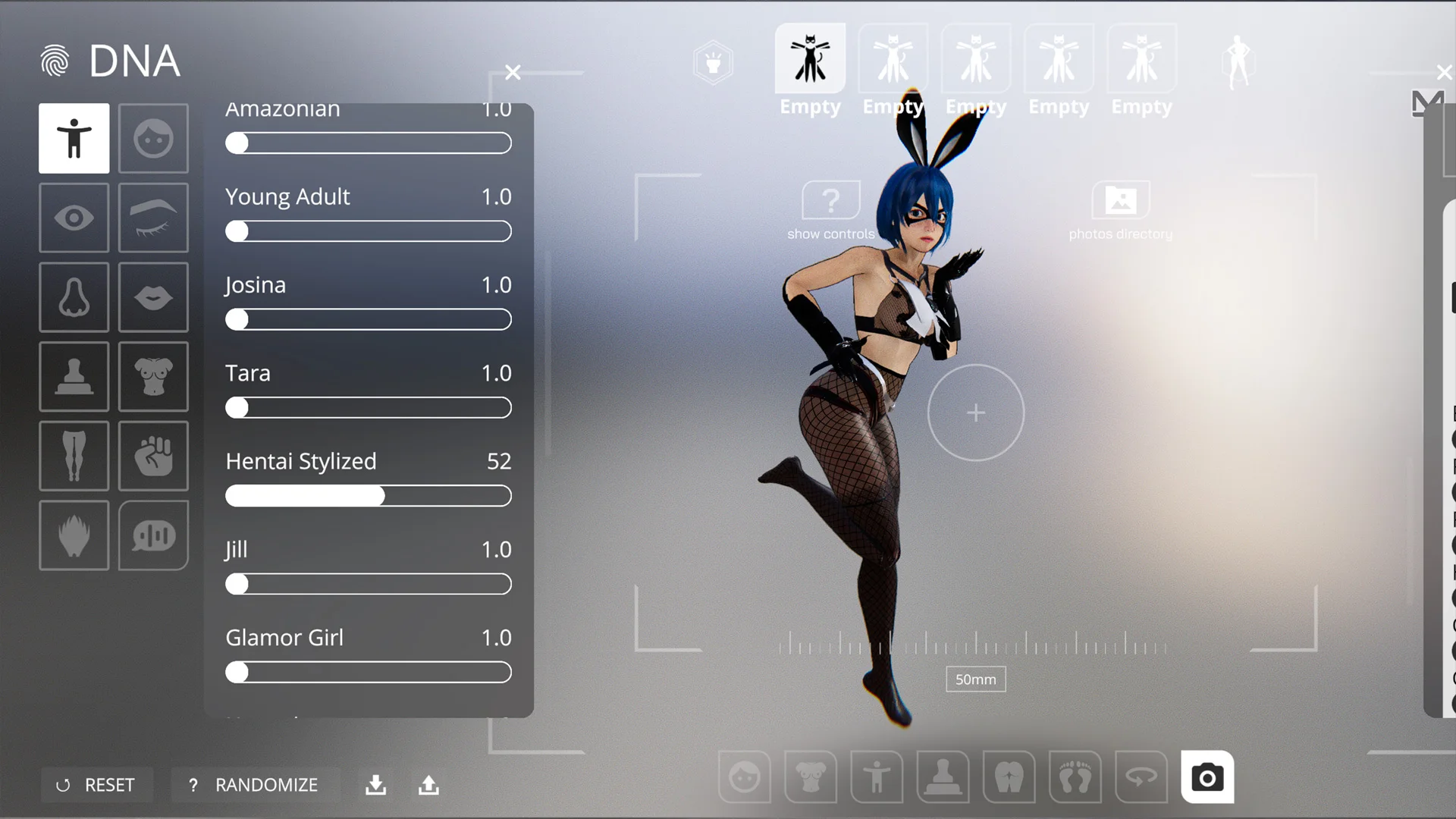Image resolution: width=1456 pixels, height=819 pixels.
Task: Click the upload preset arrow icon
Action: [428, 785]
